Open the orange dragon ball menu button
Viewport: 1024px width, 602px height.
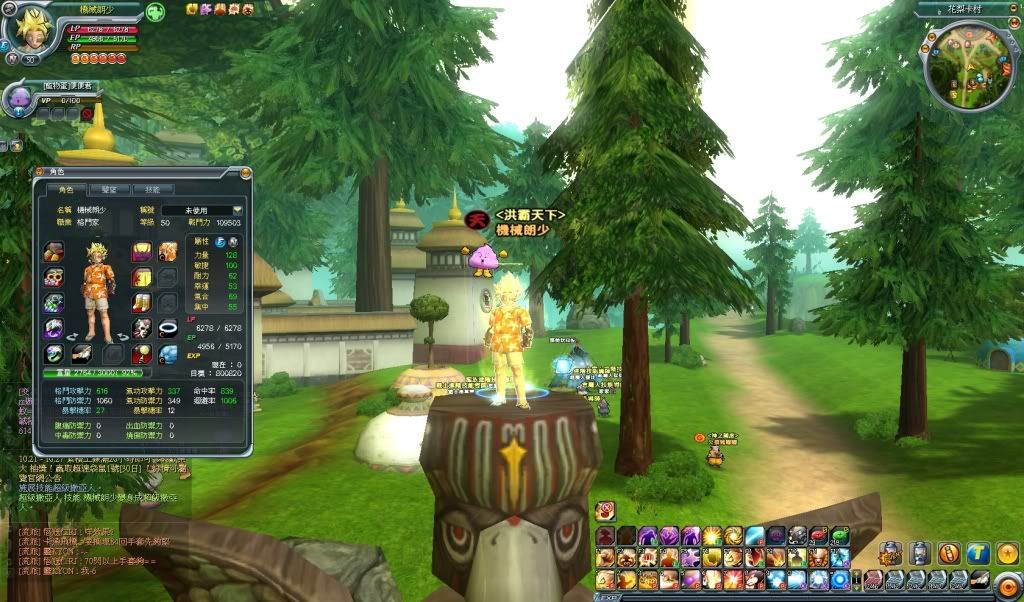pos(1006,552)
